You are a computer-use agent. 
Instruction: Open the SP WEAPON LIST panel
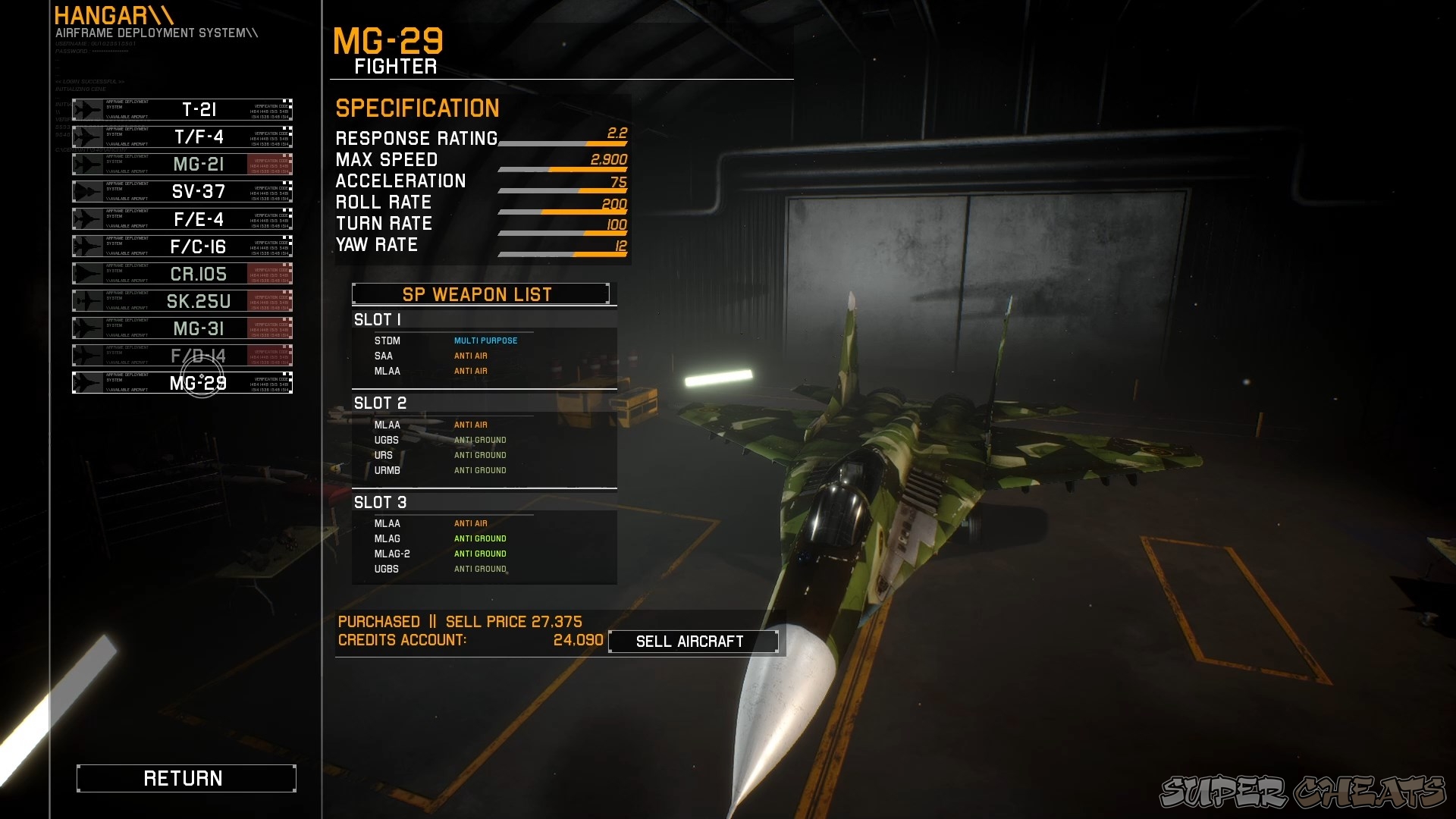click(x=479, y=294)
